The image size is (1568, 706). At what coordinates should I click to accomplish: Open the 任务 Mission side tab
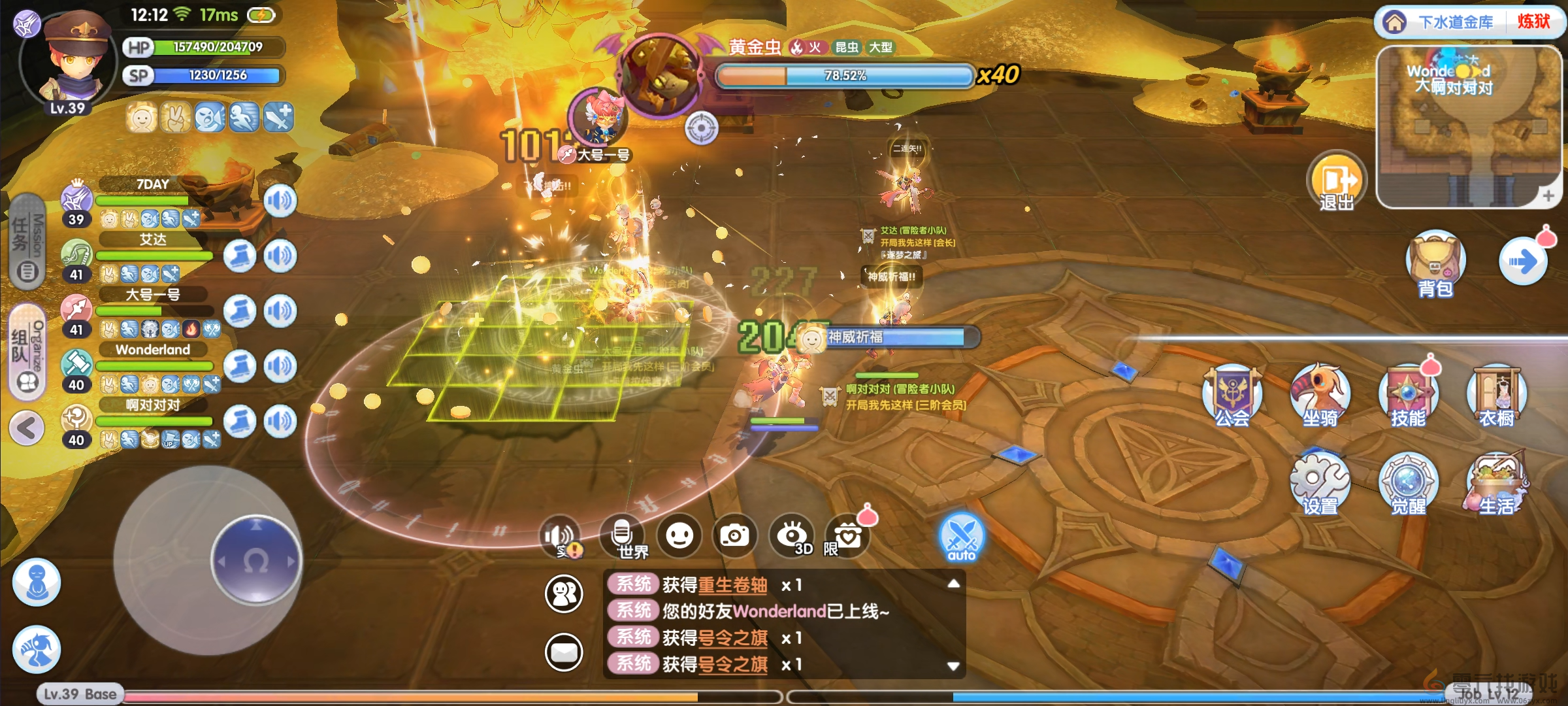[27, 242]
